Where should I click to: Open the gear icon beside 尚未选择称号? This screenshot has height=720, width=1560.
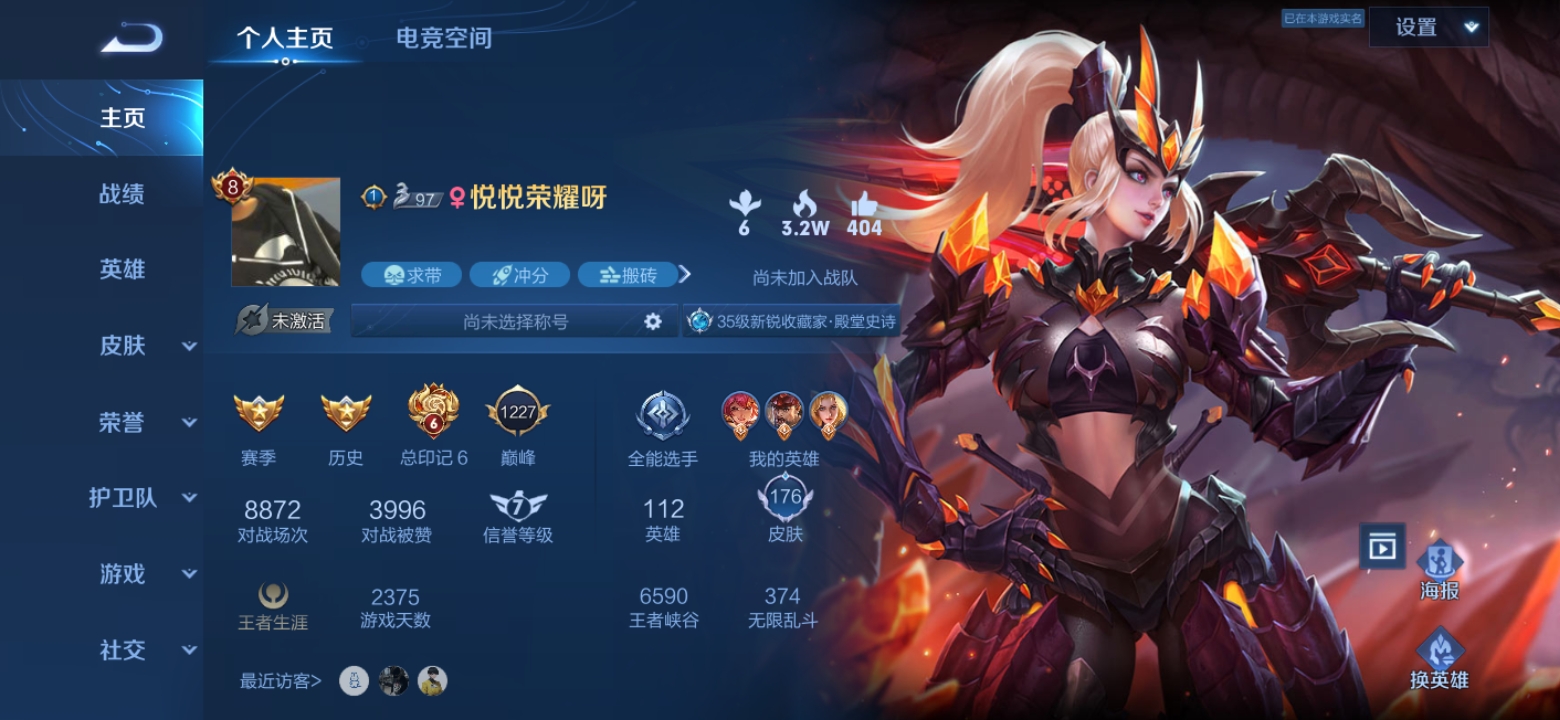(652, 321)
